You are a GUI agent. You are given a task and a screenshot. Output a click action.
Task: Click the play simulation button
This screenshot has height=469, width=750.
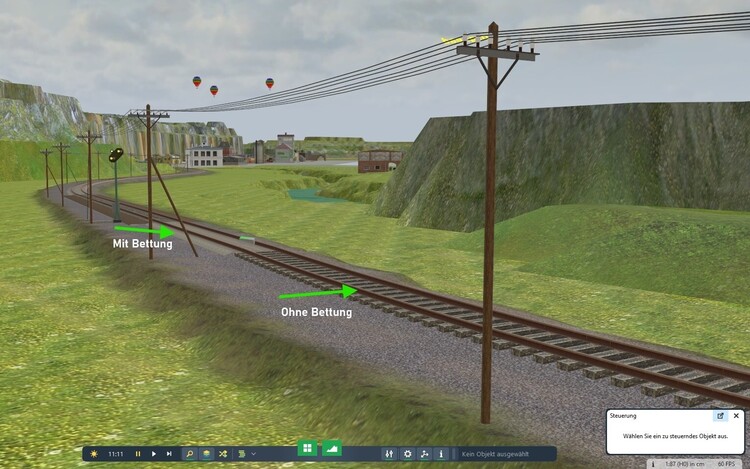[154, 454]
